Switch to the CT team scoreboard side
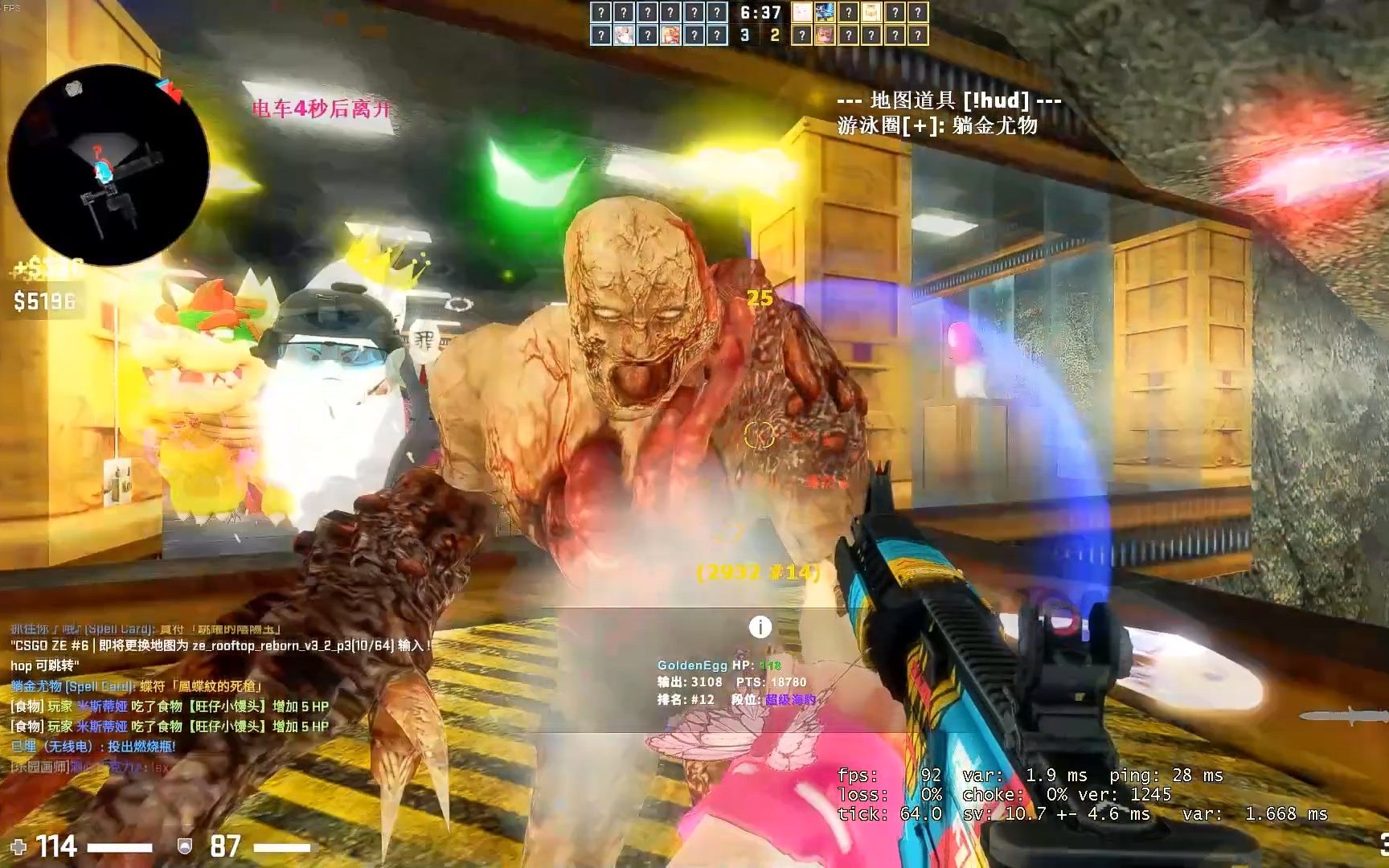The image size is (1389, 868). point(744,34)
